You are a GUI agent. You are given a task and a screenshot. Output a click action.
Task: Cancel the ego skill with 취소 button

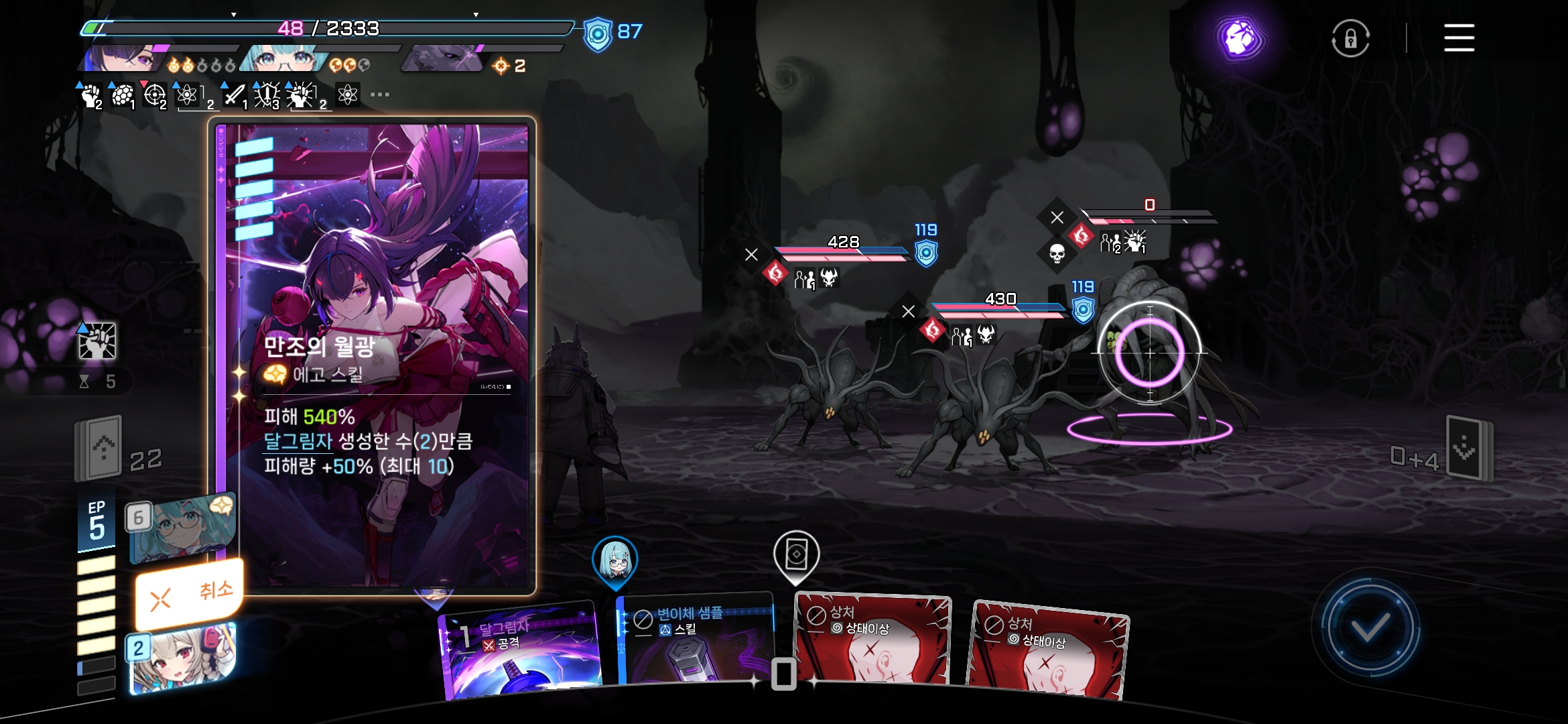pyautogui.click(x=189, y=594)
